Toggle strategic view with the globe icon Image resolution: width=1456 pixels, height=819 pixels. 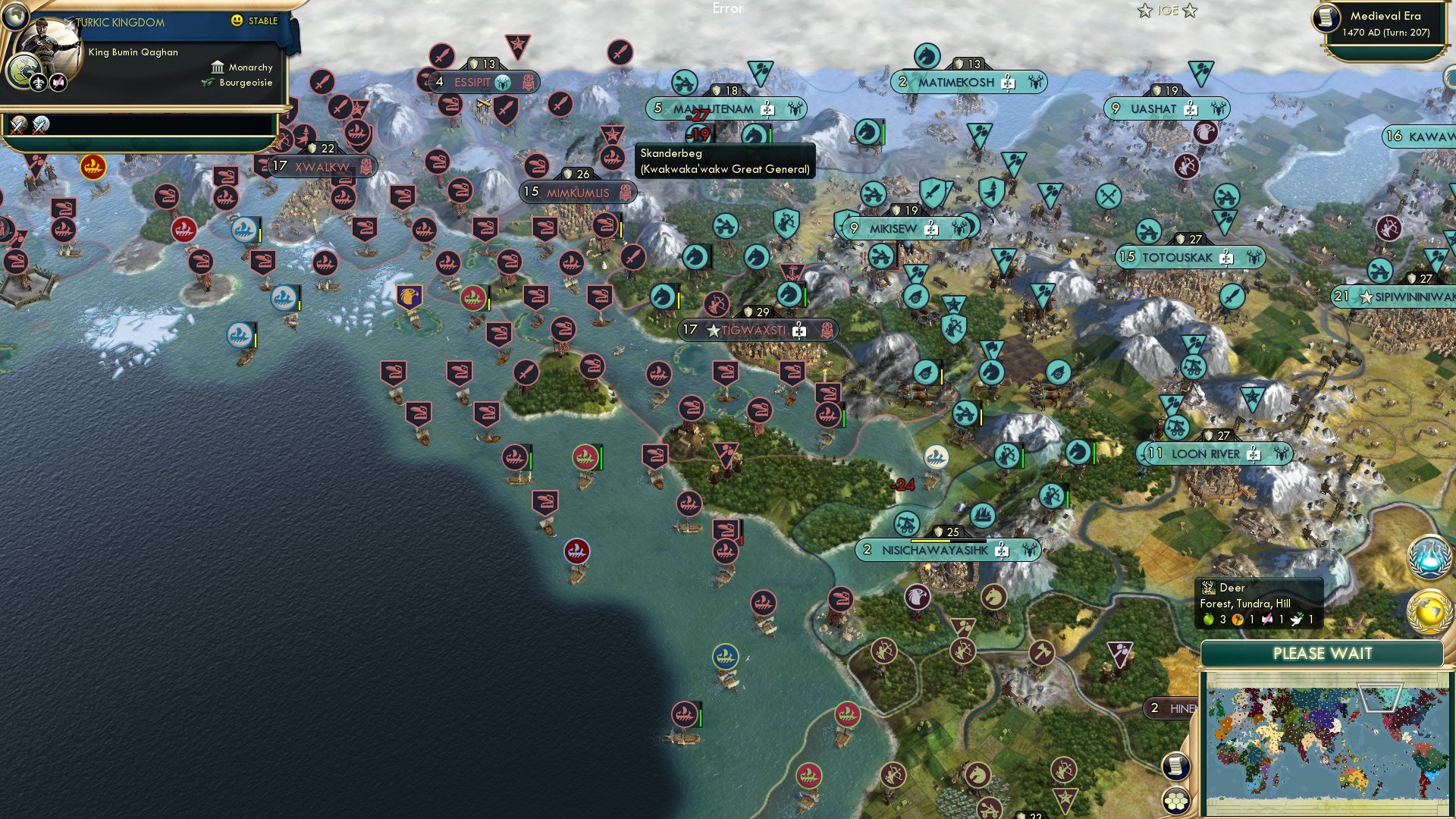click(15, 17)
